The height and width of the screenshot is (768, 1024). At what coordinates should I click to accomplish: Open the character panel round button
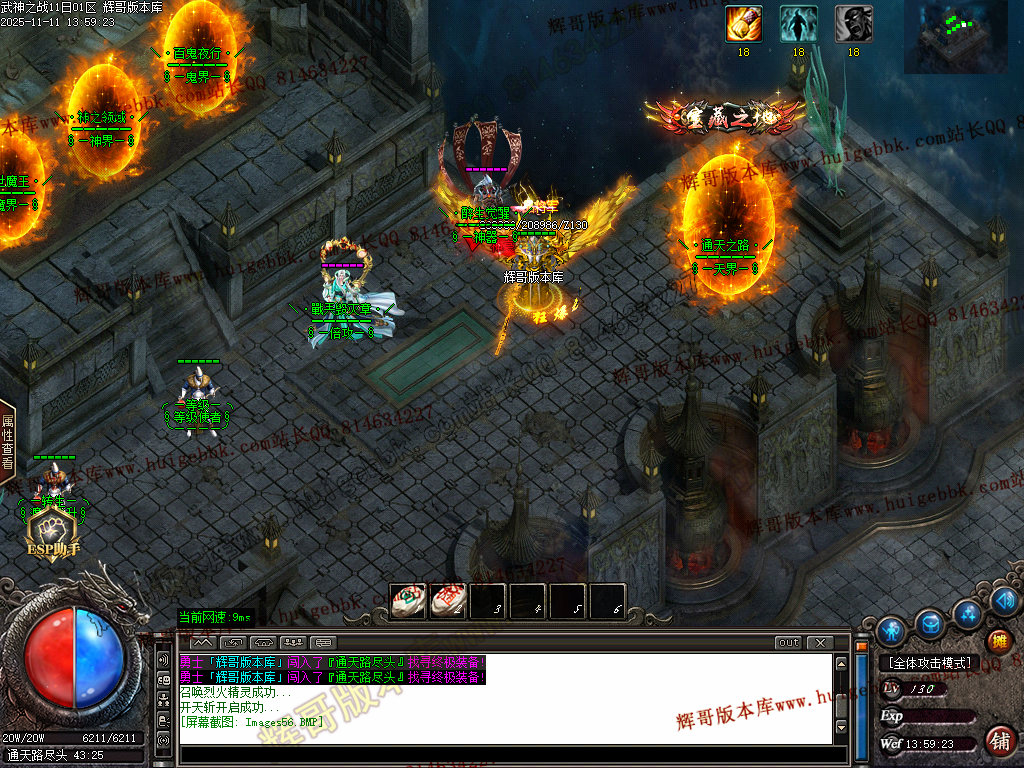tap(891, 631)
